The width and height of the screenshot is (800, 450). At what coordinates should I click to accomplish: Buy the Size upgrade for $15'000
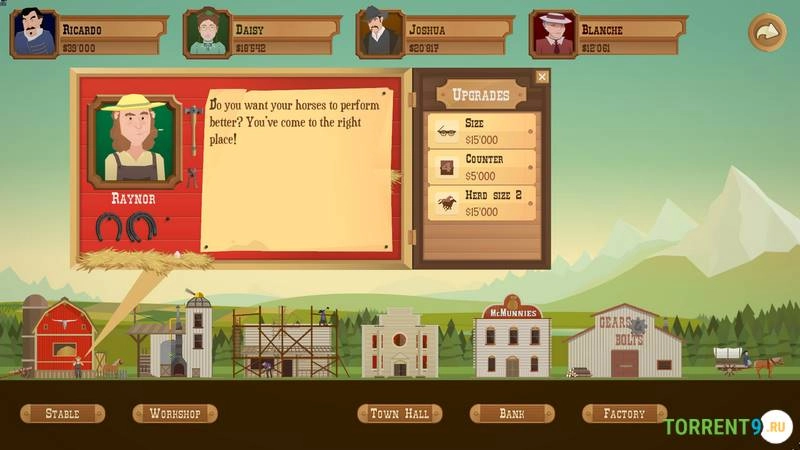point(481,131)
